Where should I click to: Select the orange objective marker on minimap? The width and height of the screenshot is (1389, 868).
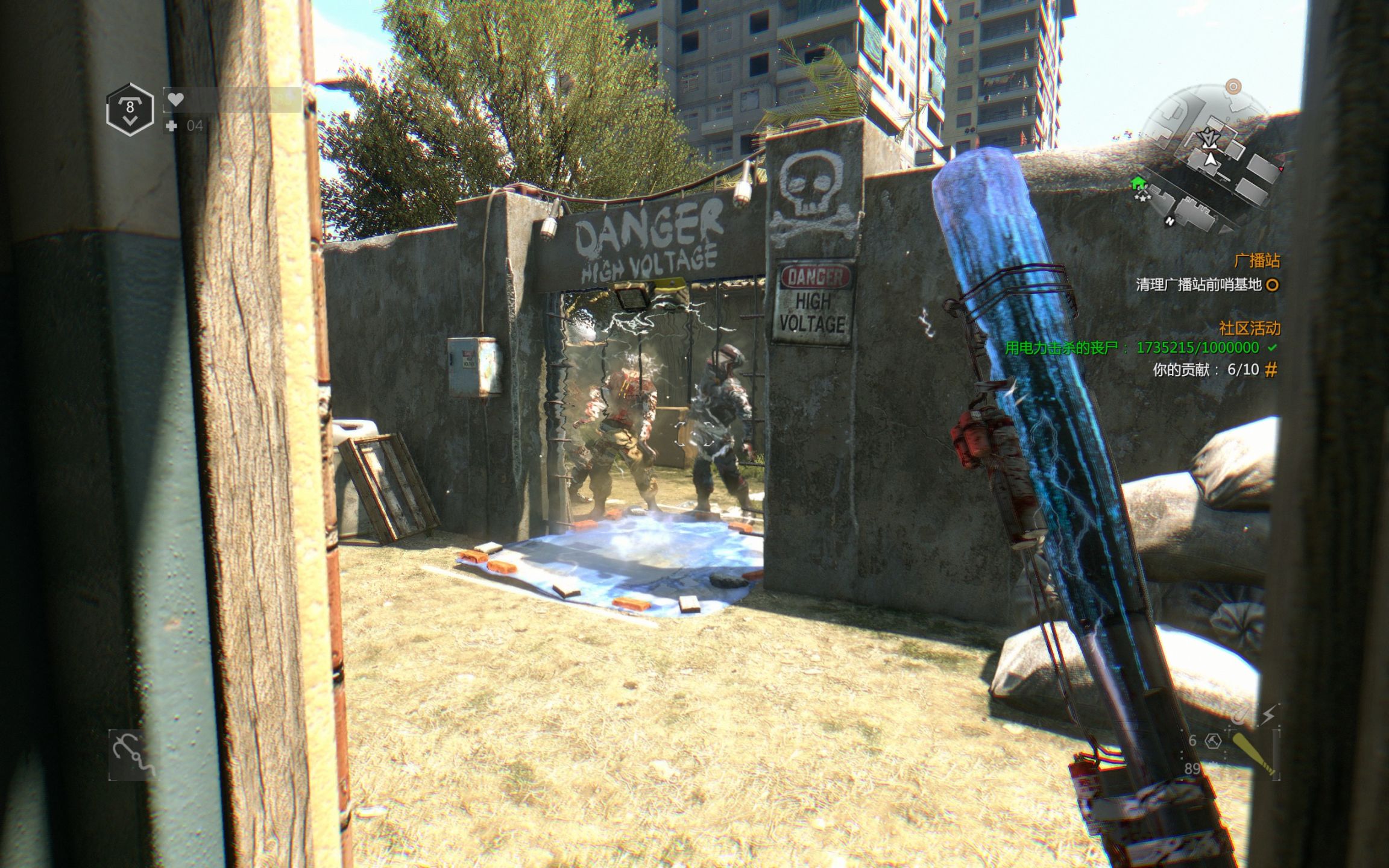tap(1233, 87)
